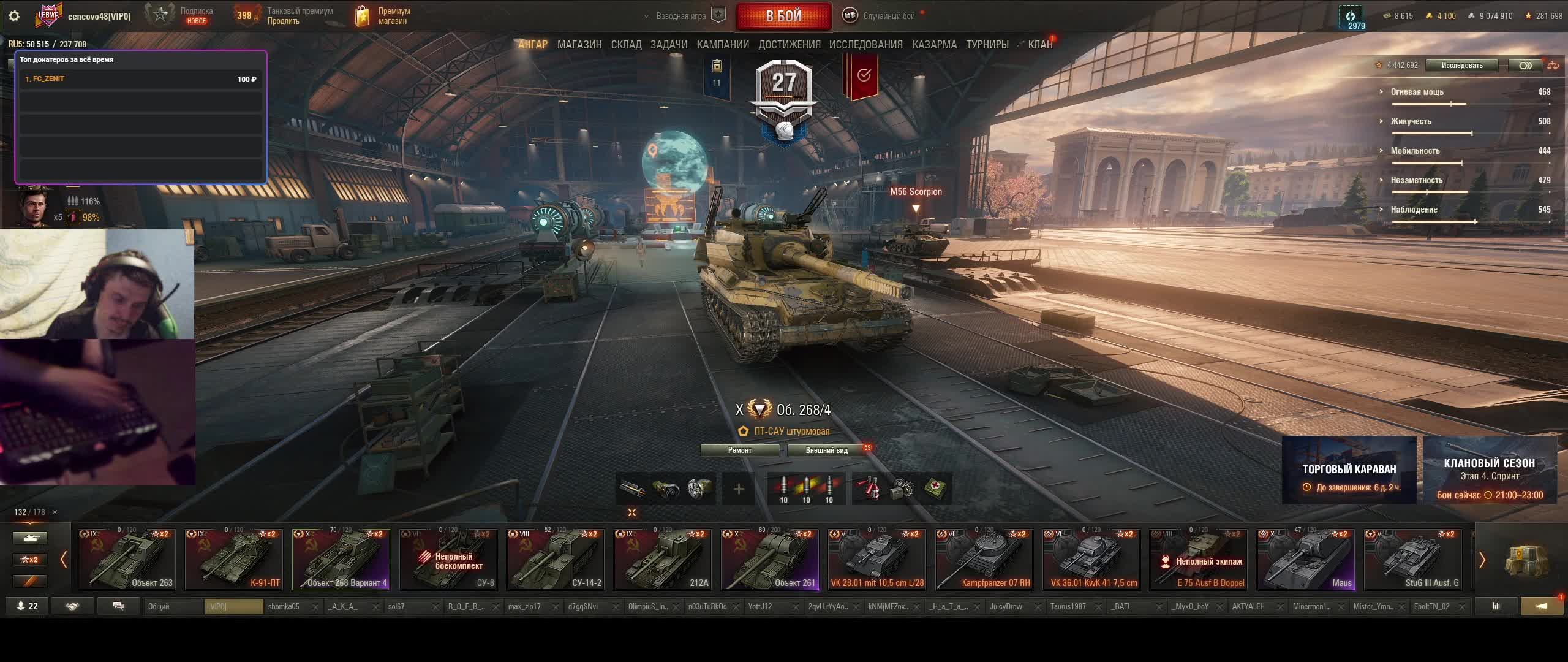Open the settings gear icon
1568x662 pixels.
coord(14,16)
